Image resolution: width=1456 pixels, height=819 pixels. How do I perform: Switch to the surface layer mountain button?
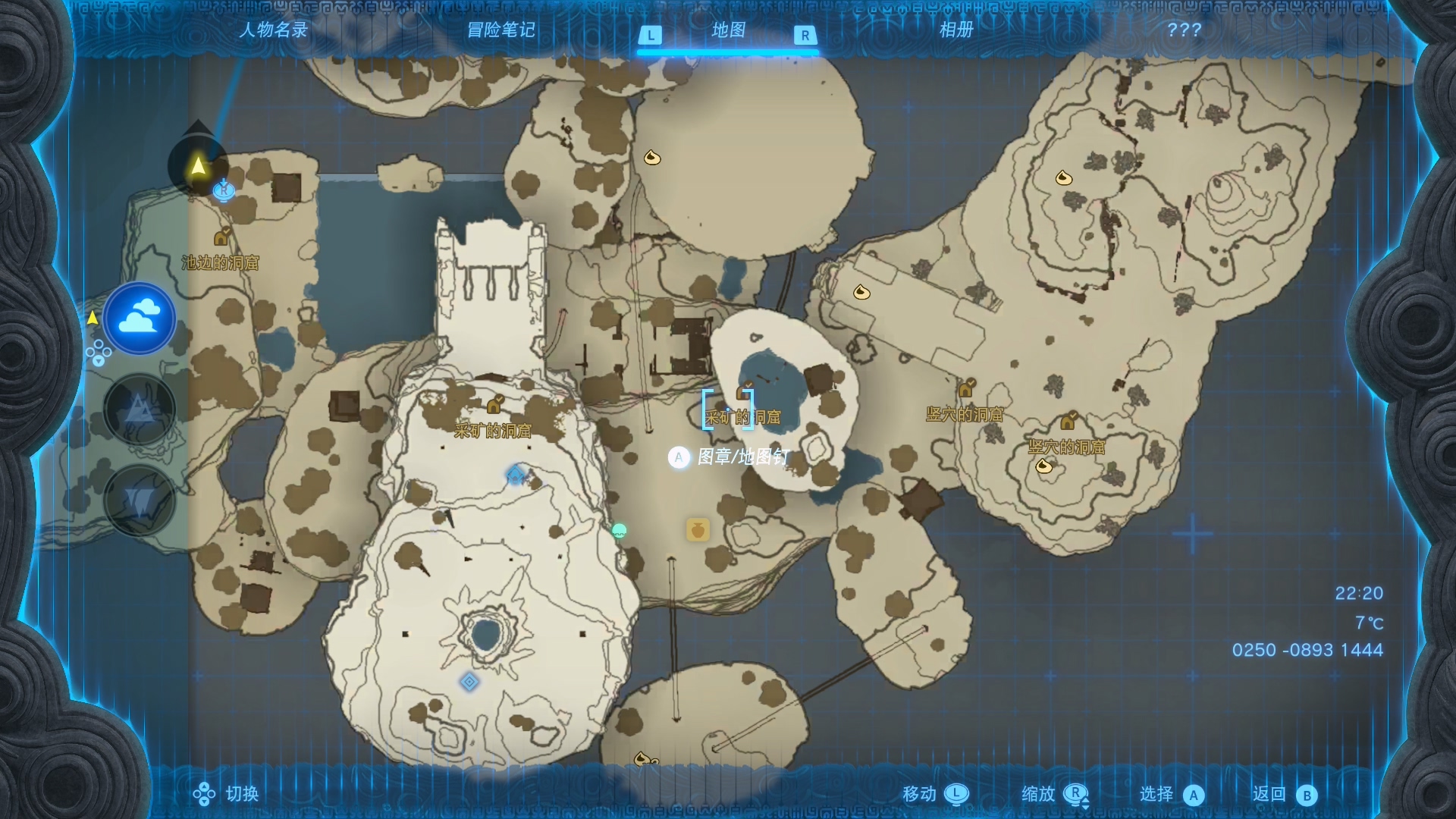click(139, 409)
